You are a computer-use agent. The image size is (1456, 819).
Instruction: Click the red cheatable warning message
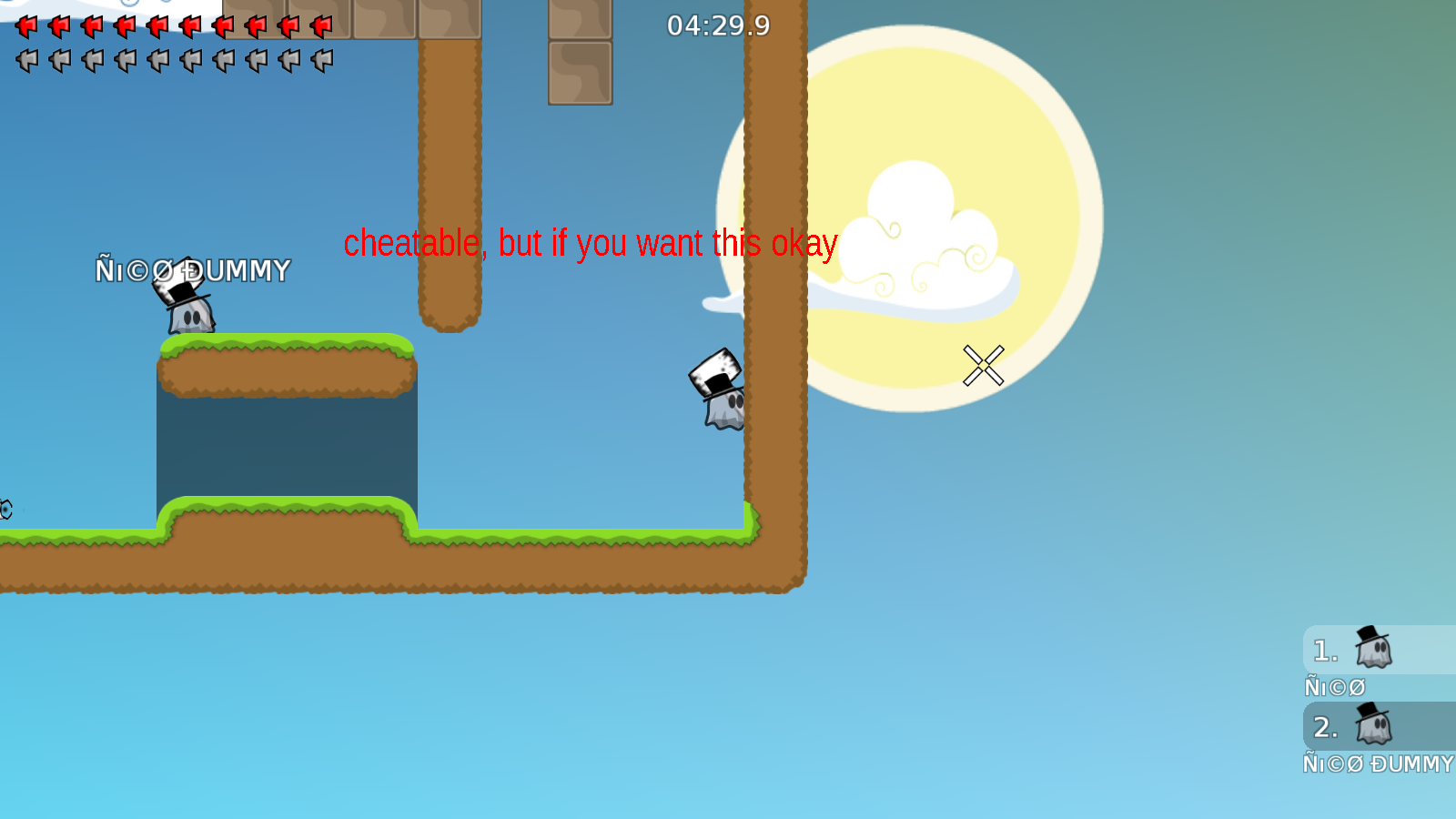(x=591, y=243)
